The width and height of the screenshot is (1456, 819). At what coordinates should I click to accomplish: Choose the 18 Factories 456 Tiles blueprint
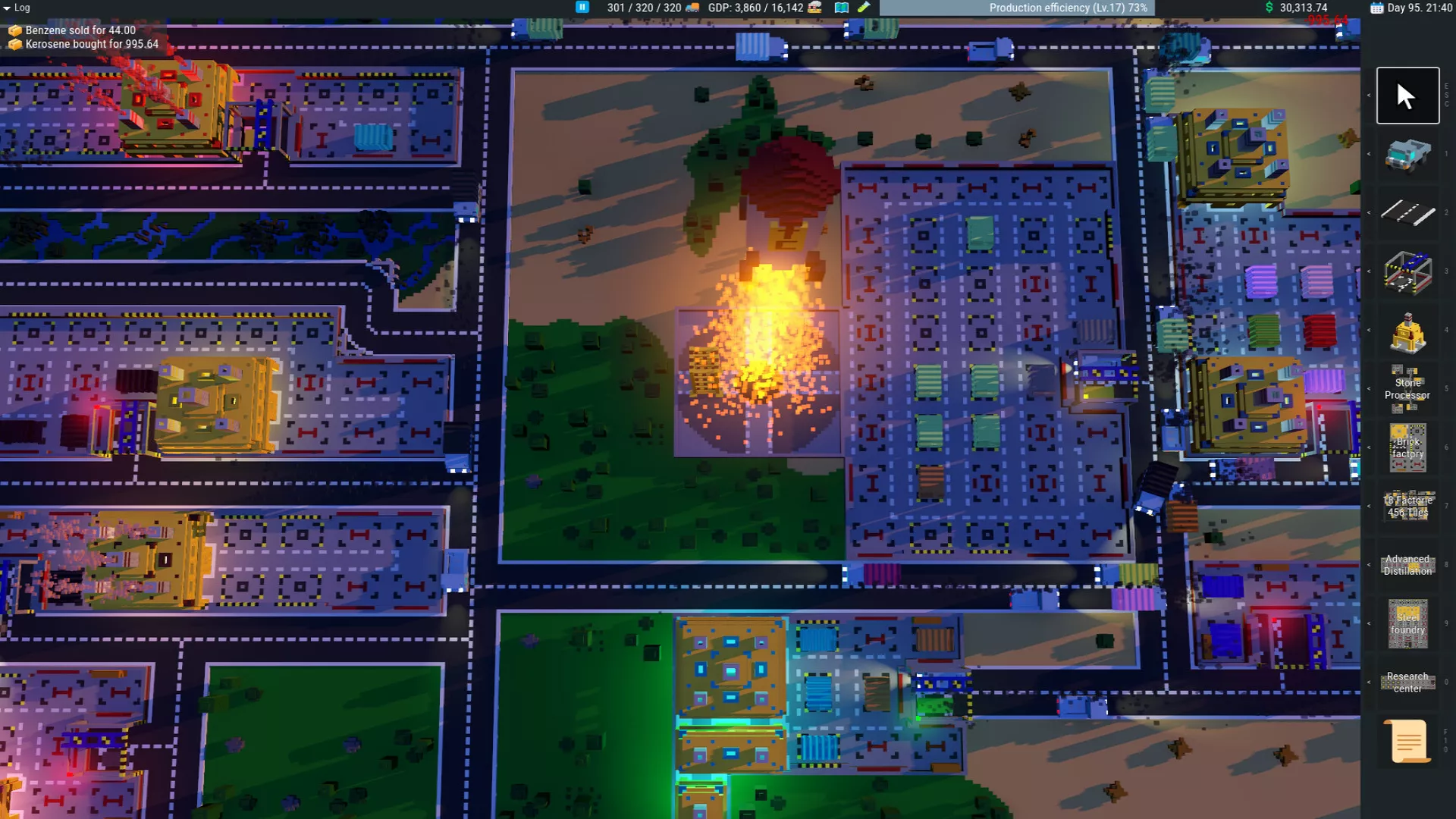coord(1407,507)
